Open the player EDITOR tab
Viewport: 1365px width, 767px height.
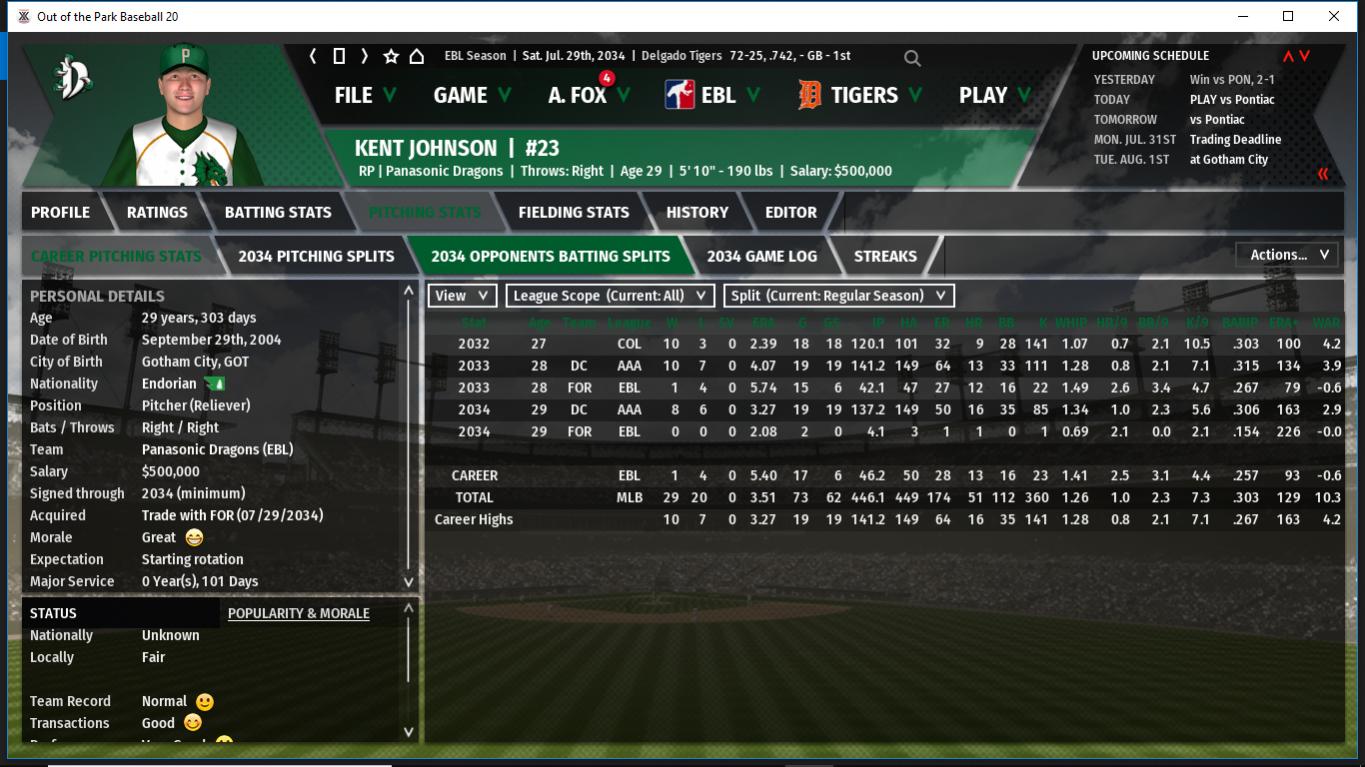pos(791,212)
